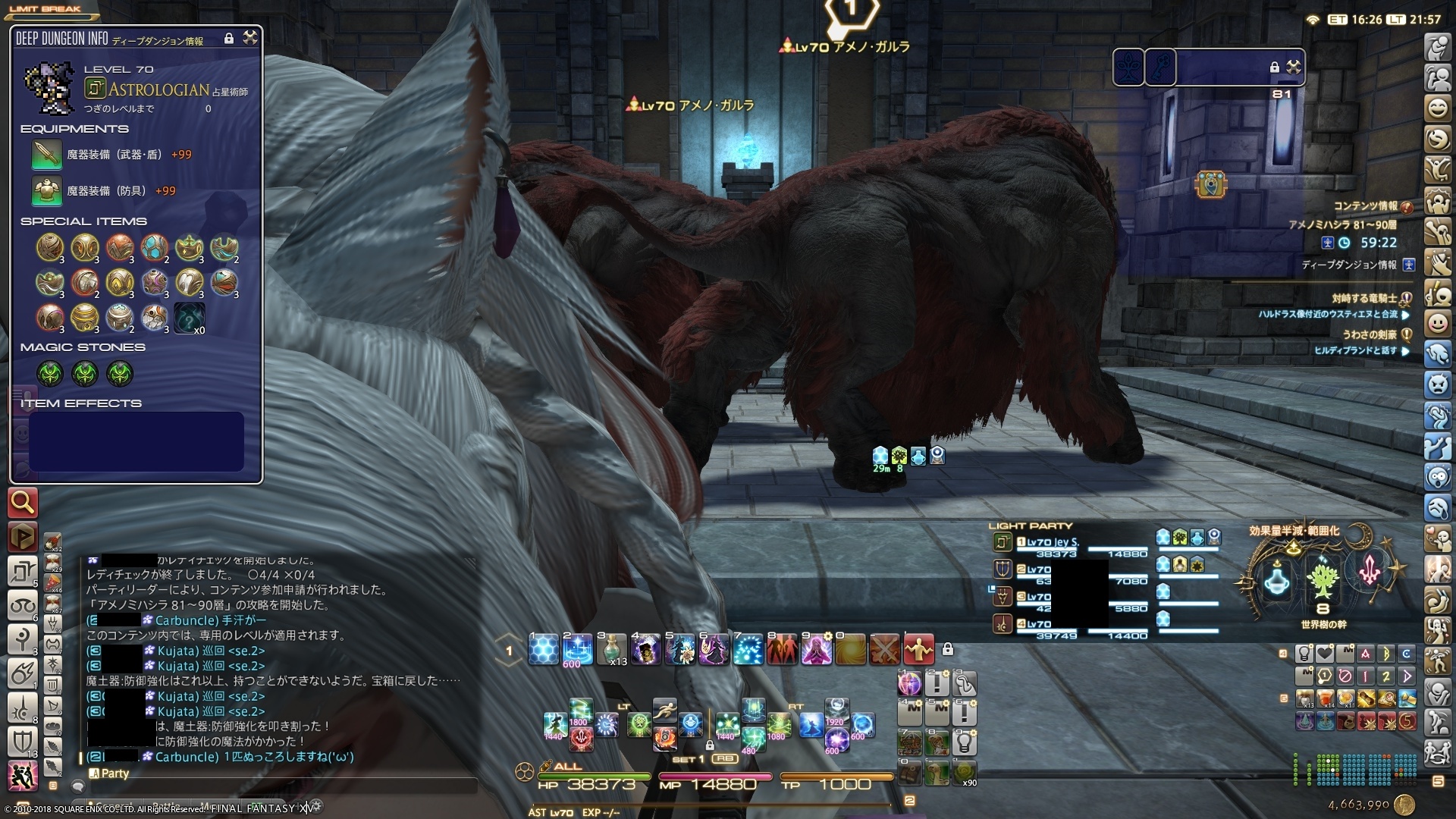Select the armor equipment icon

tap(46, 191)
